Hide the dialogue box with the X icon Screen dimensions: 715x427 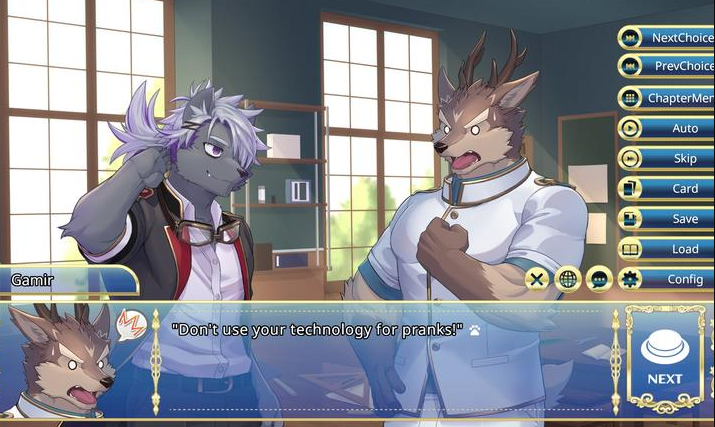point(537,279)
